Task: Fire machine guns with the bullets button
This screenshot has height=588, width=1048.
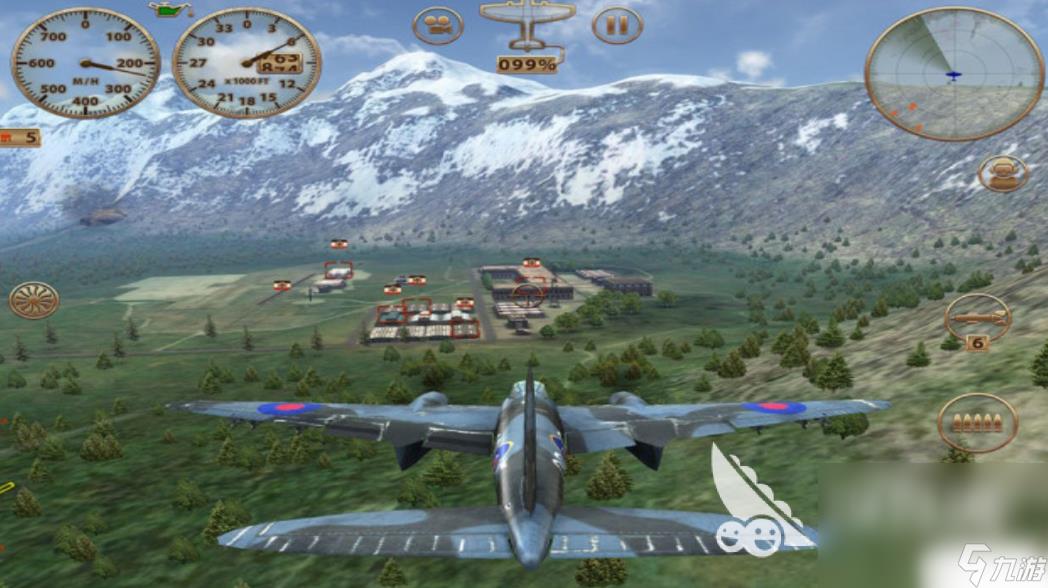Action: (977, 422)
